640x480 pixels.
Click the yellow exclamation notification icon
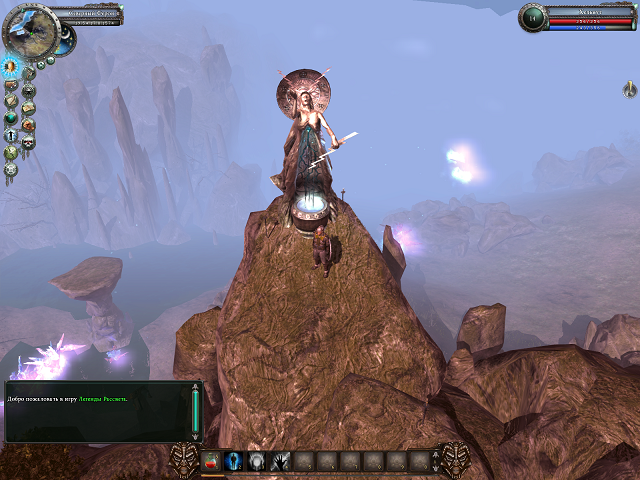tap(629, 91)
